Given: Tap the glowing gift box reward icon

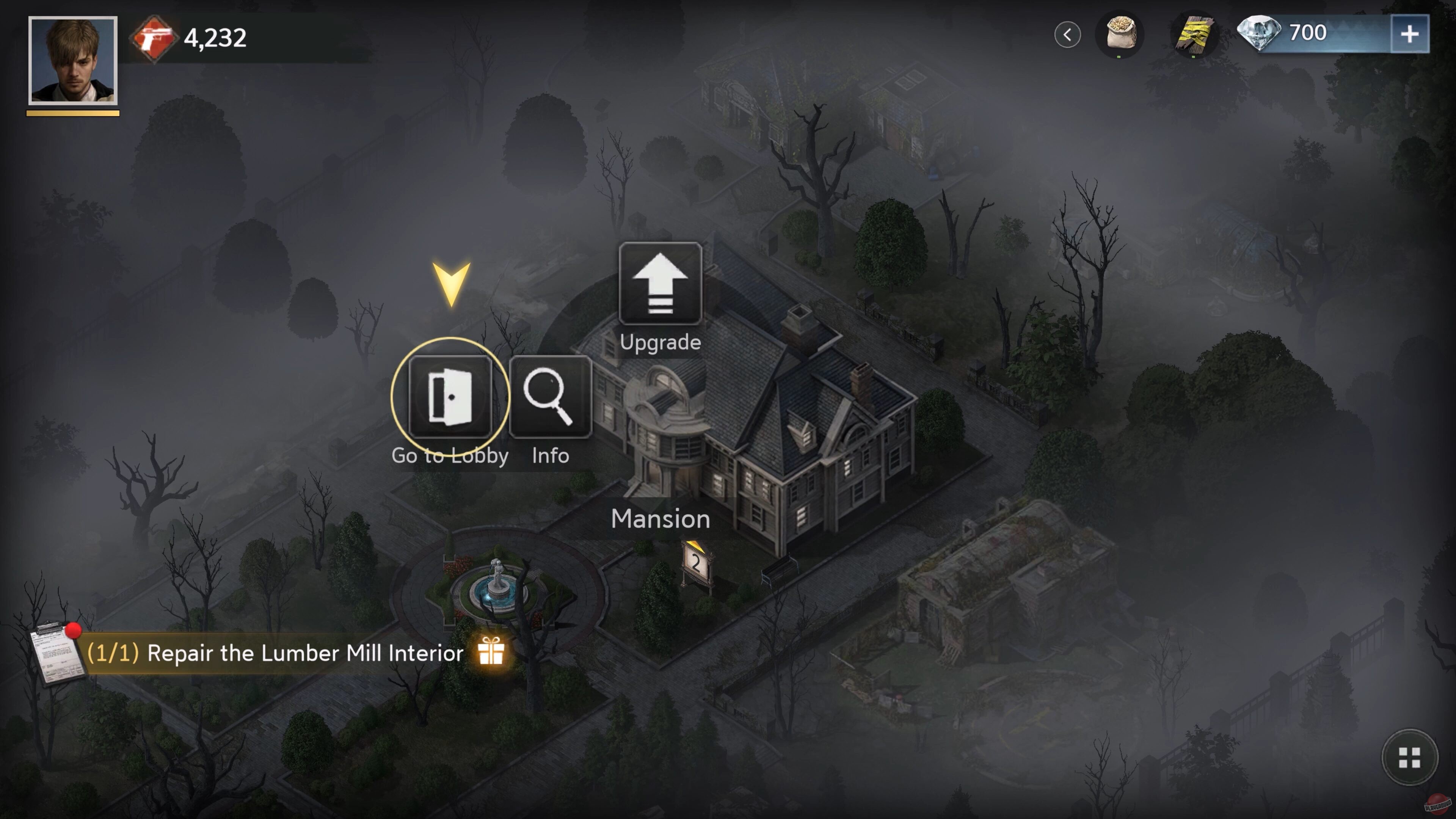Looking at the screenshot, I should (491, 653).
